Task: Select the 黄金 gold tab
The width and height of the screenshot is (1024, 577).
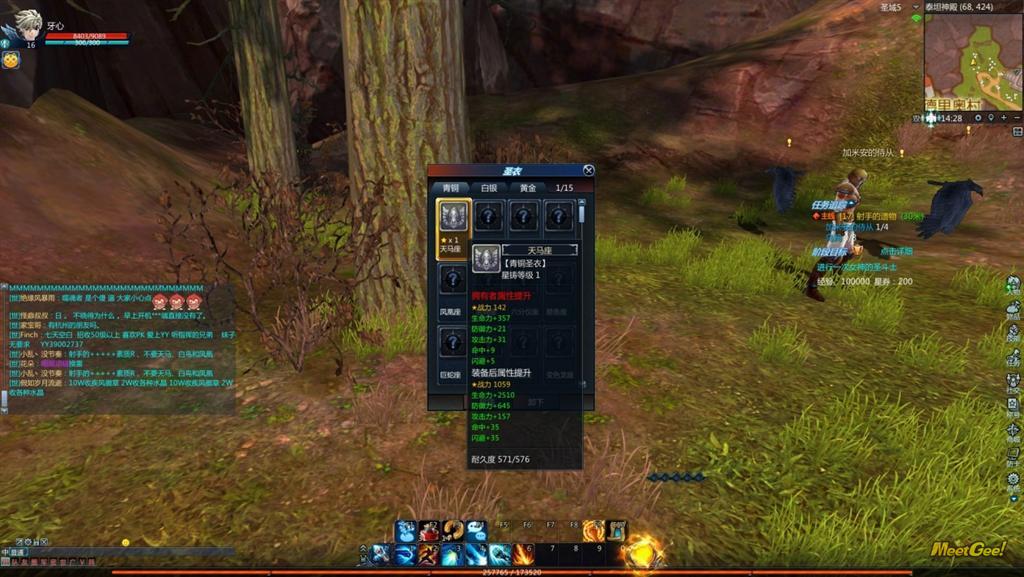Action: click(527, 187)
